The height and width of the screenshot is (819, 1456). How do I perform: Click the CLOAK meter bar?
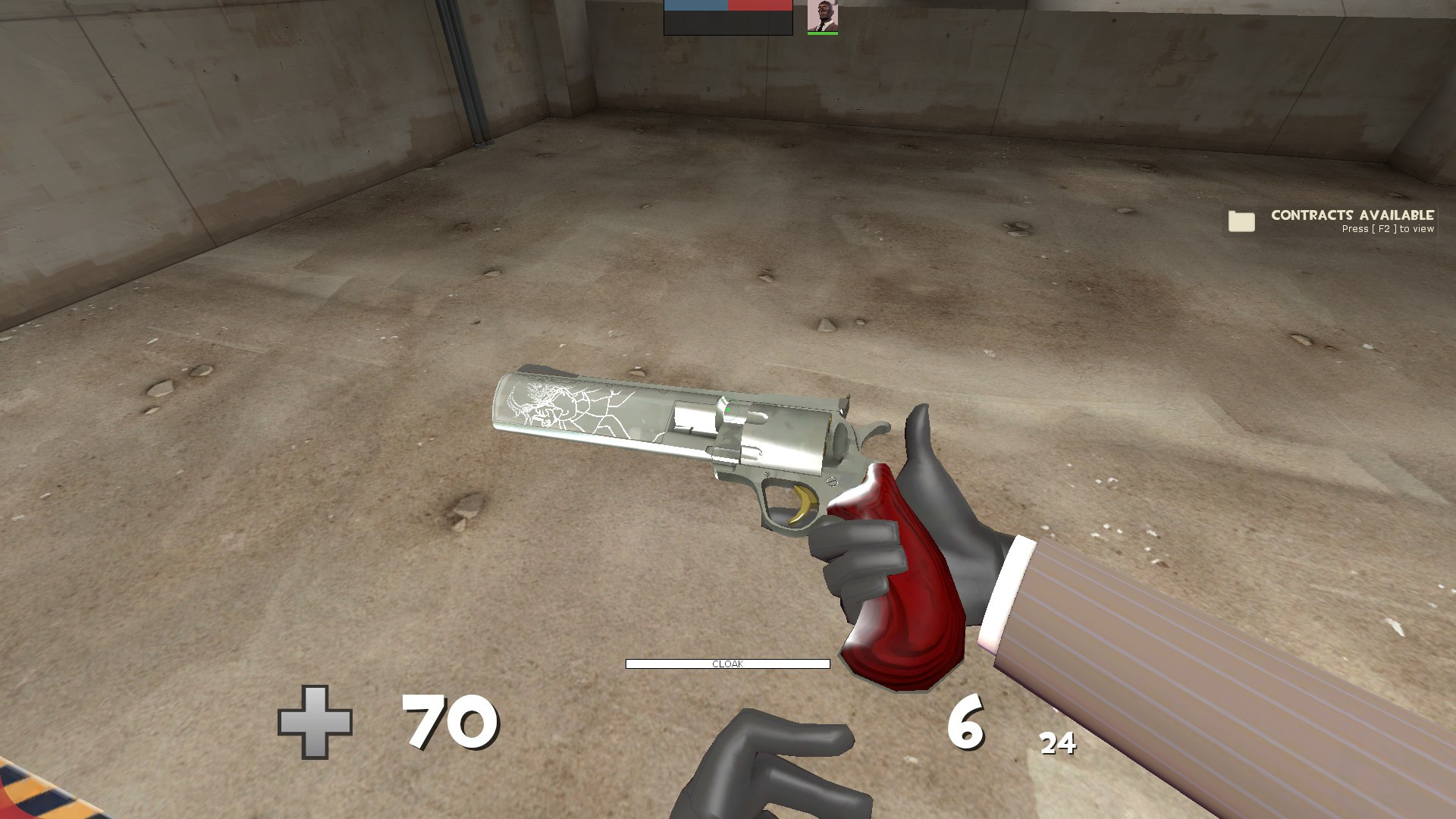tap(728, 664)
